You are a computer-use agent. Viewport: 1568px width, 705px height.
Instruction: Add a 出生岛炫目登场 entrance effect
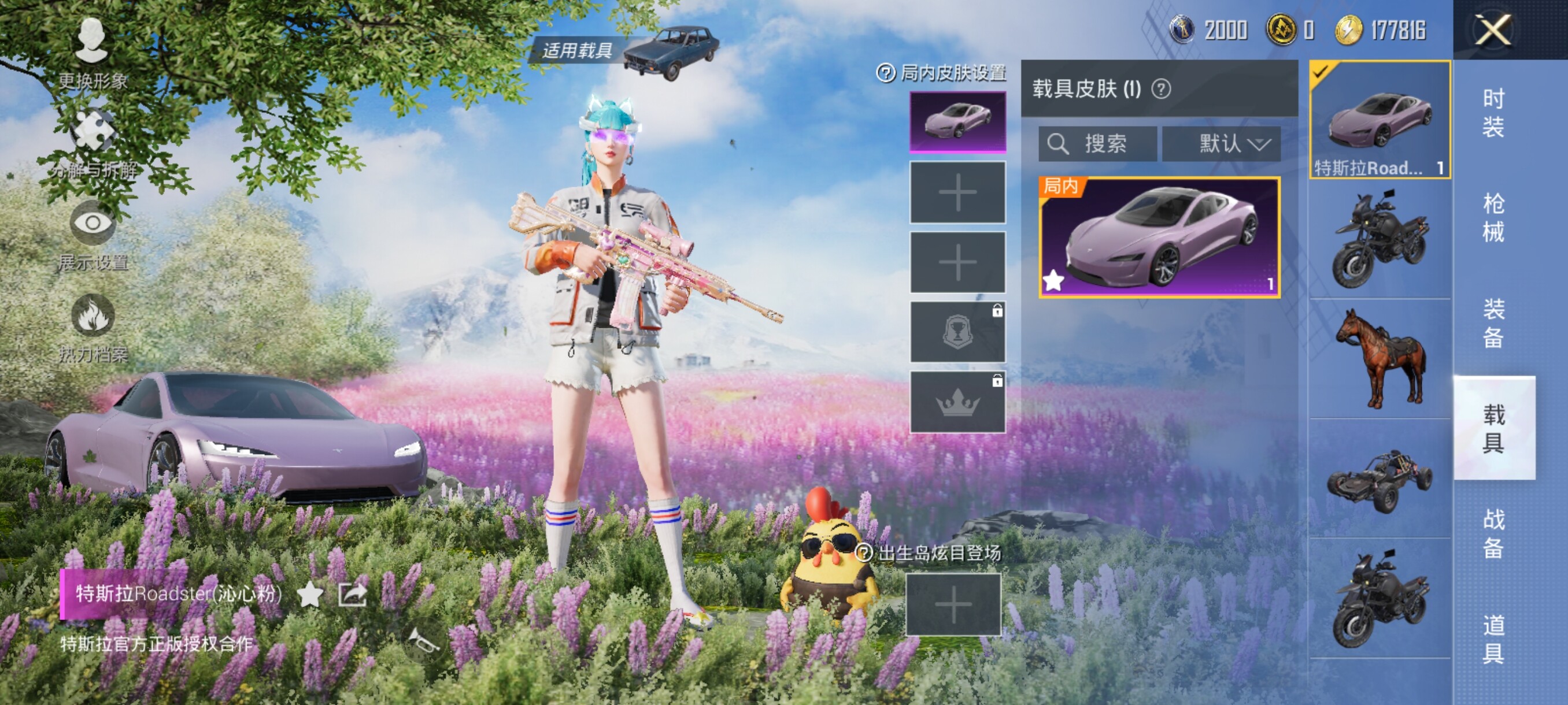click(x=953, y=604)
